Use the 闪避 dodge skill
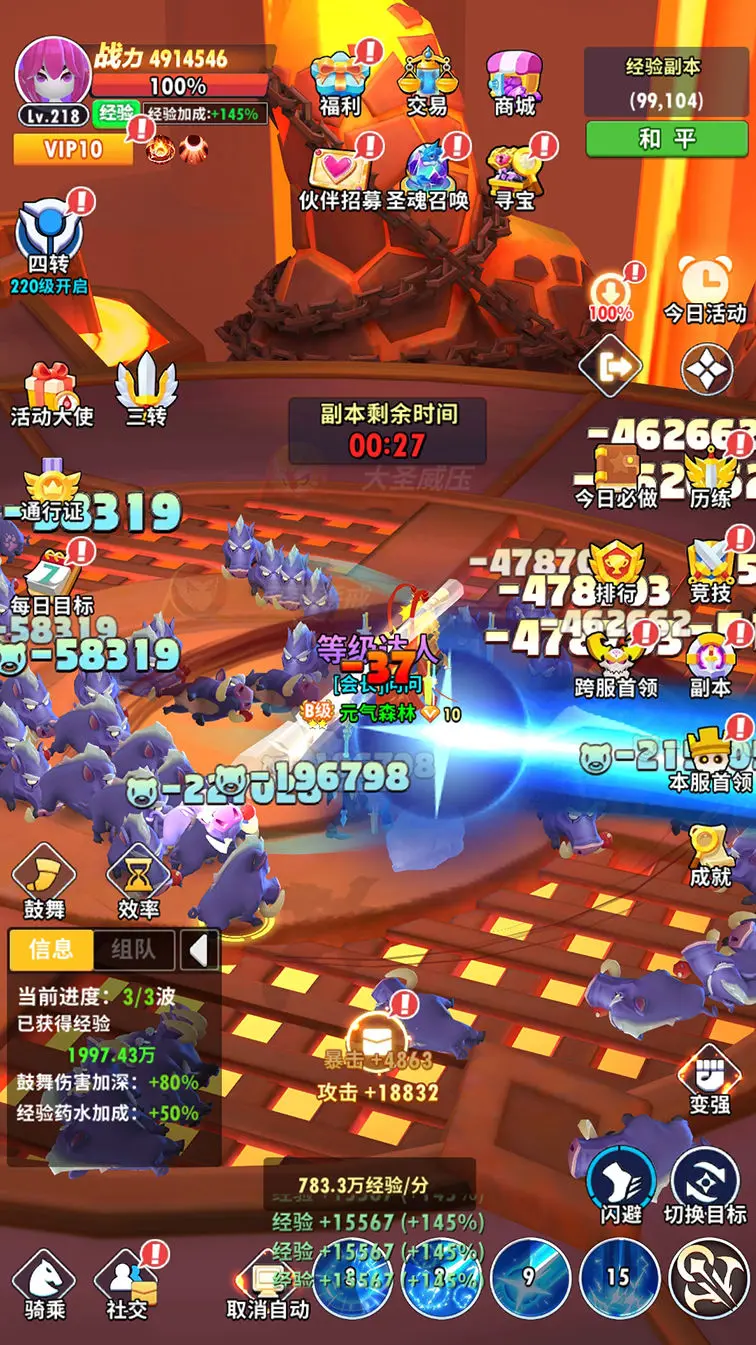 pos(621,1185)
